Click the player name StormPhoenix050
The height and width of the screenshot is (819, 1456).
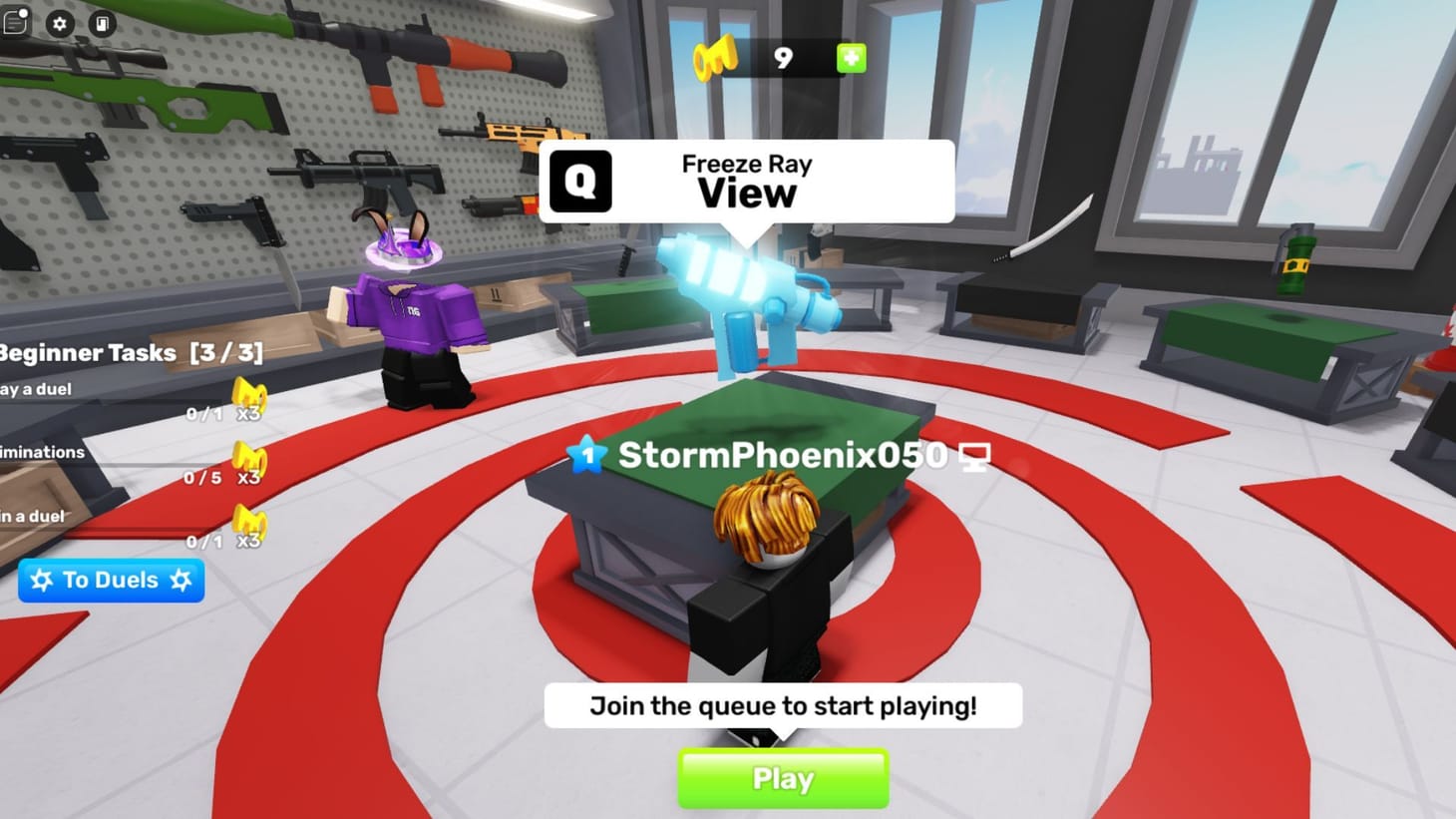click(782, 454)
